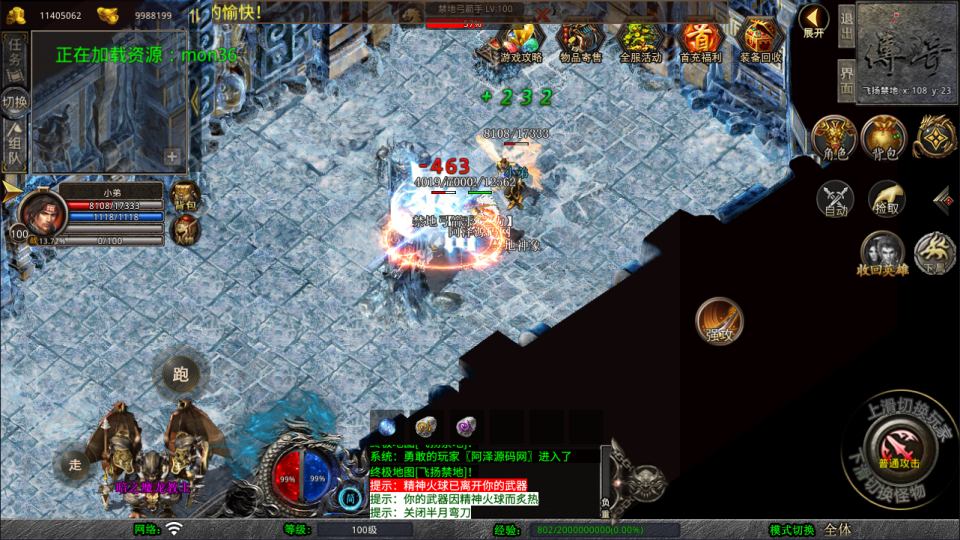
Task: Tap the 拾取 pick-up button
Action: (x=885, y=199)
